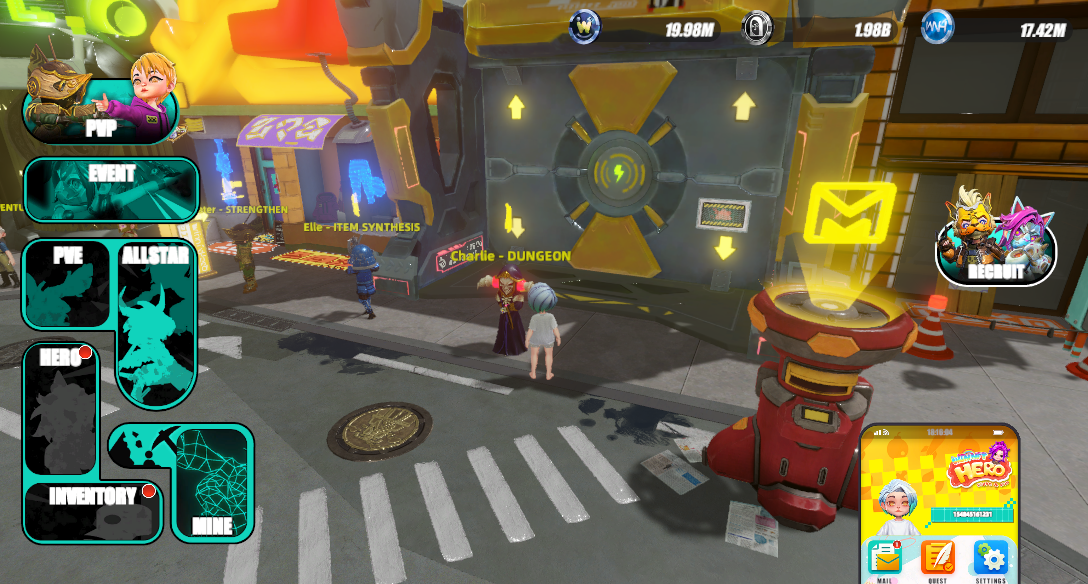Enter the PVE mode
This screenshot has width=1088, height=584.
pyautogui.click(x=69, y=284)
